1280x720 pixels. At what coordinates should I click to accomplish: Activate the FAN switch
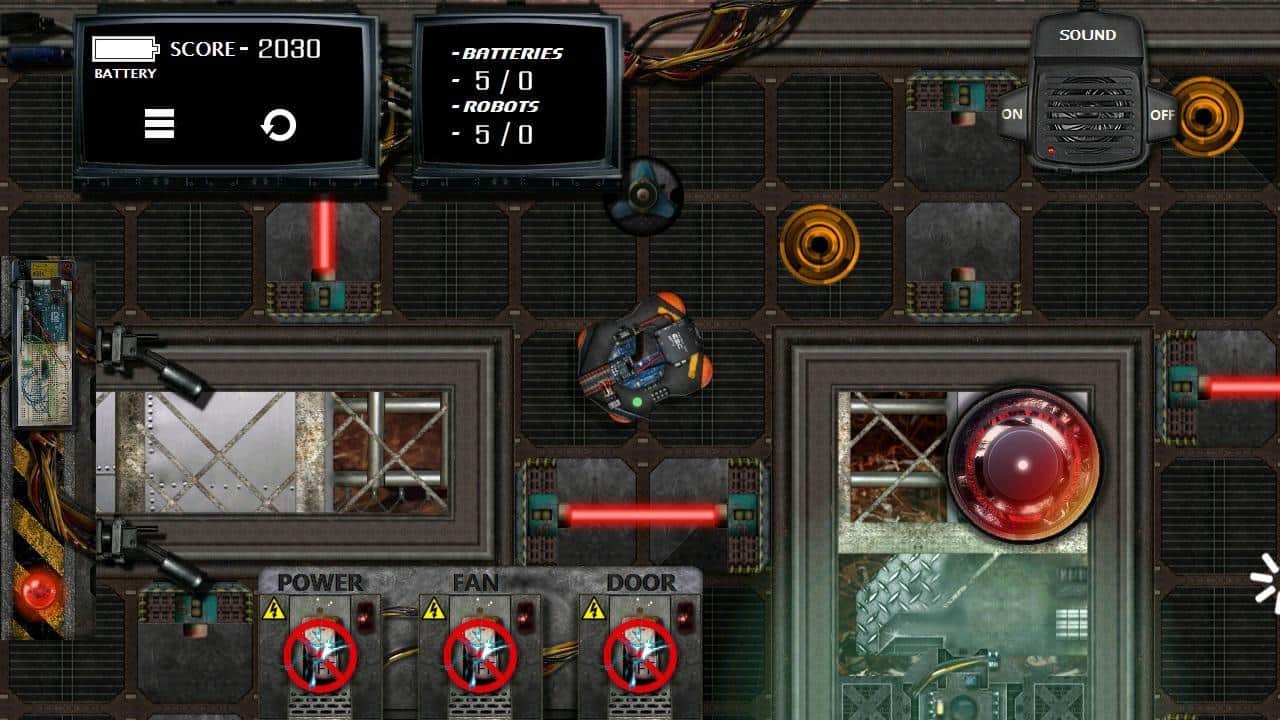tap(480, 655)
